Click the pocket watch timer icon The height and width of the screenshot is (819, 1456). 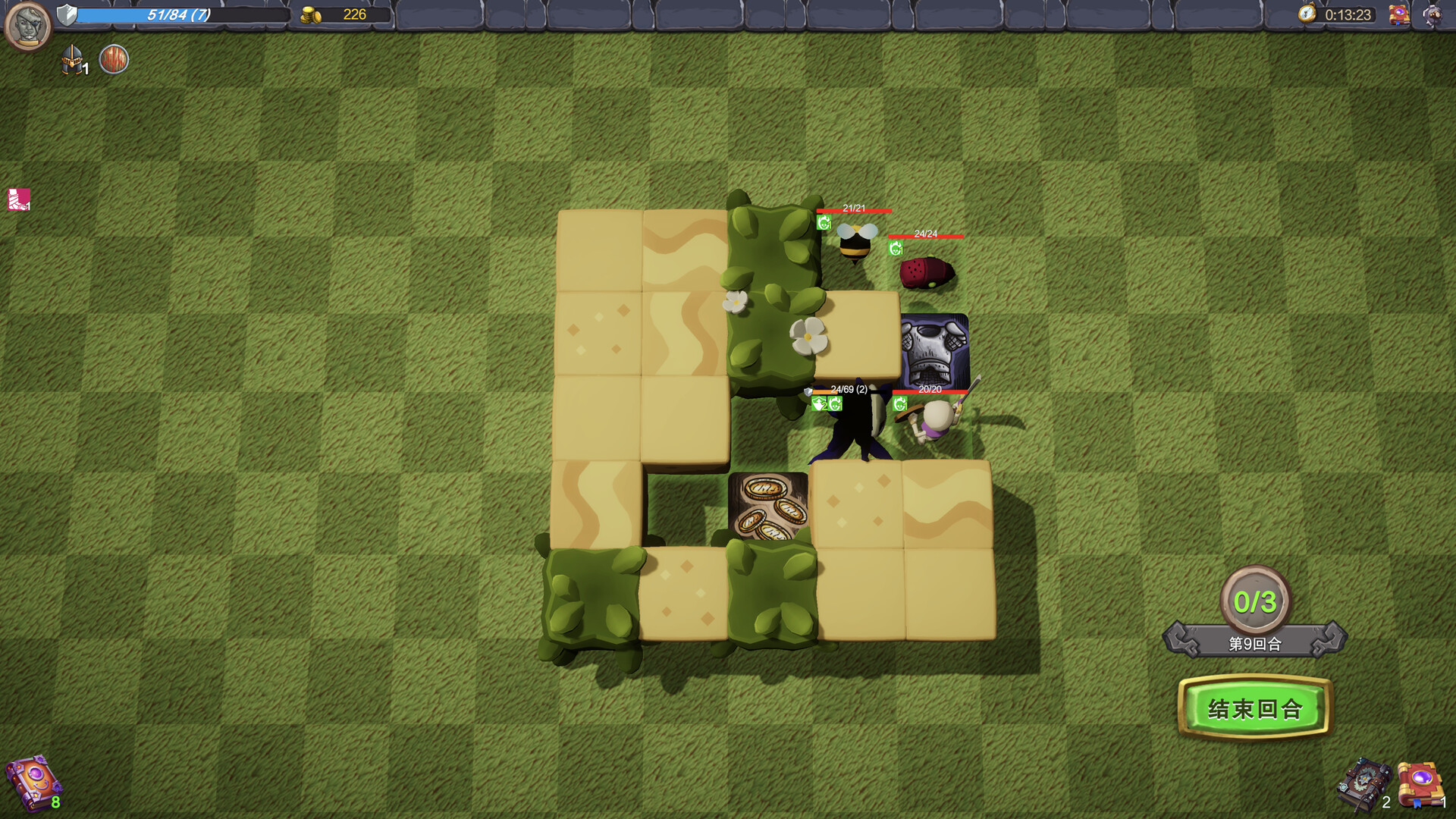tap(1307, 12)
